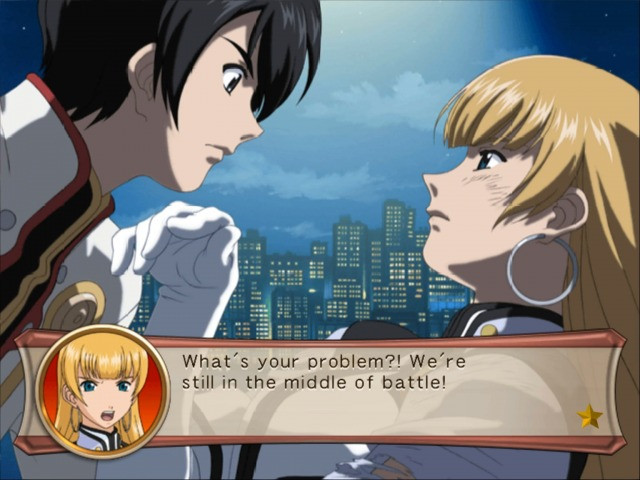640x480 pixels.
Task: Click the gold star advance indicator
Action: pyautogui.click(x=590, y=416)
